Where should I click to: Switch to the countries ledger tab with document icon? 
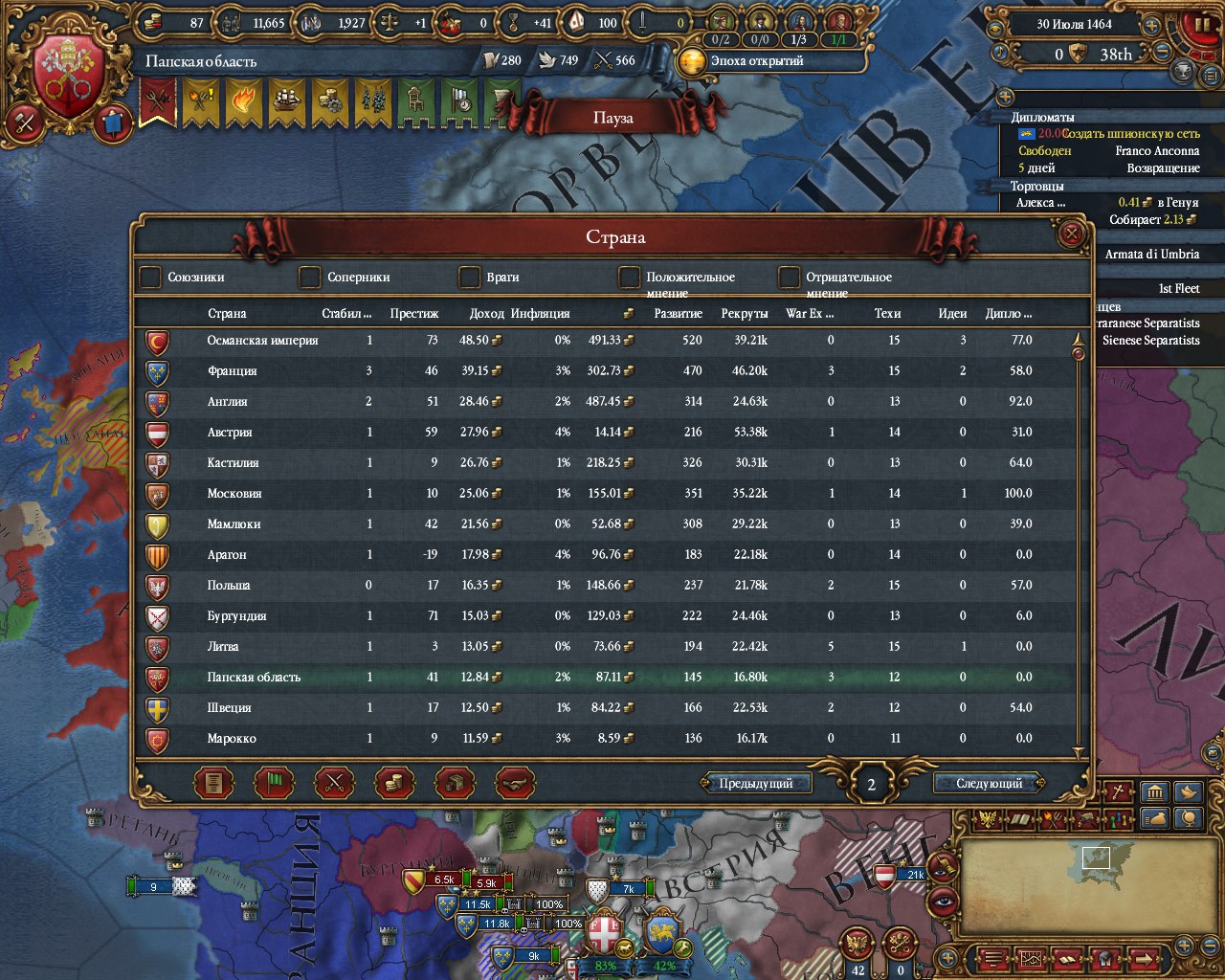(212, 783)
